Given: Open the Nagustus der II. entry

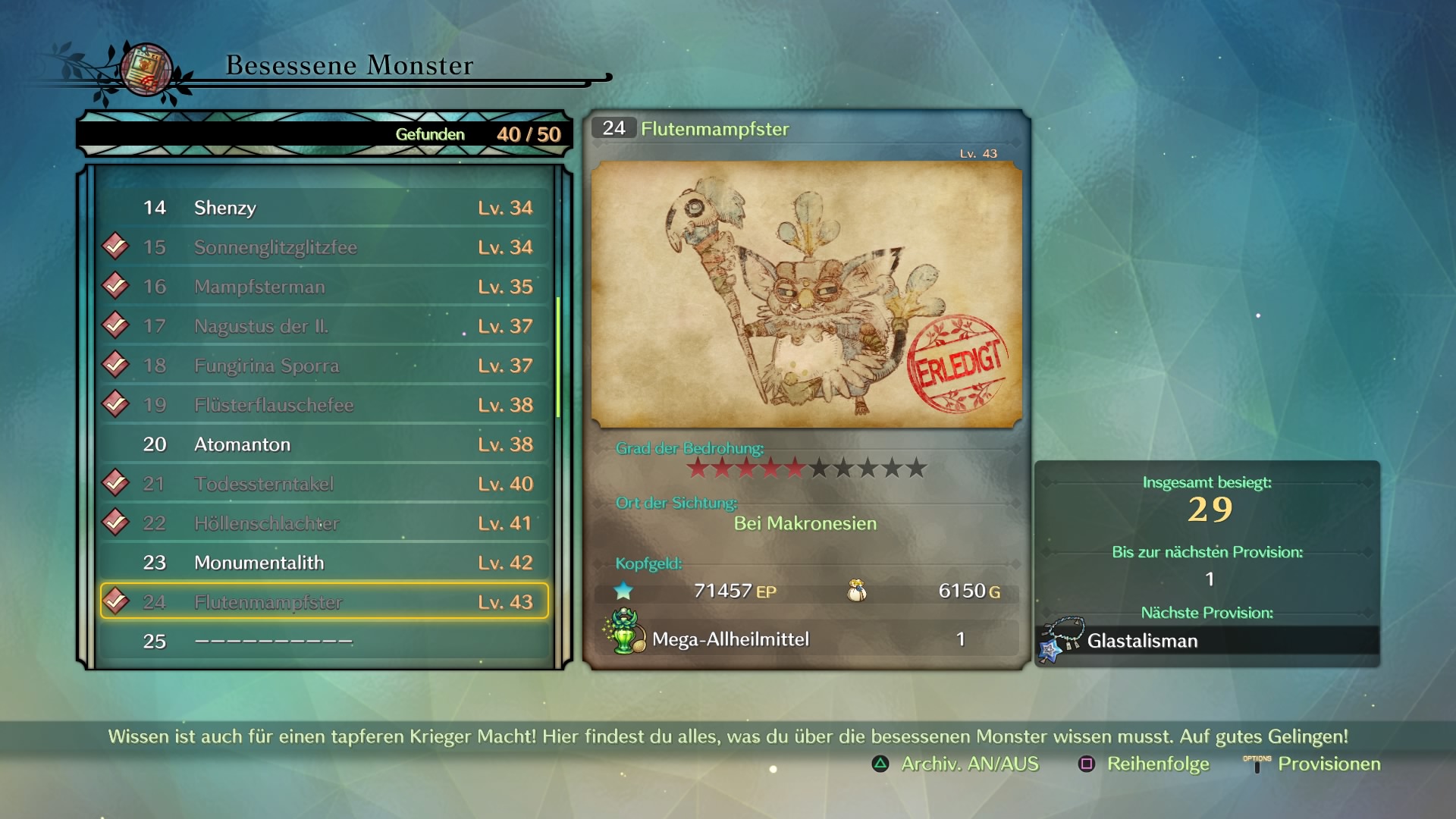Looking at the screenshot, I should [x=325, y=326].
